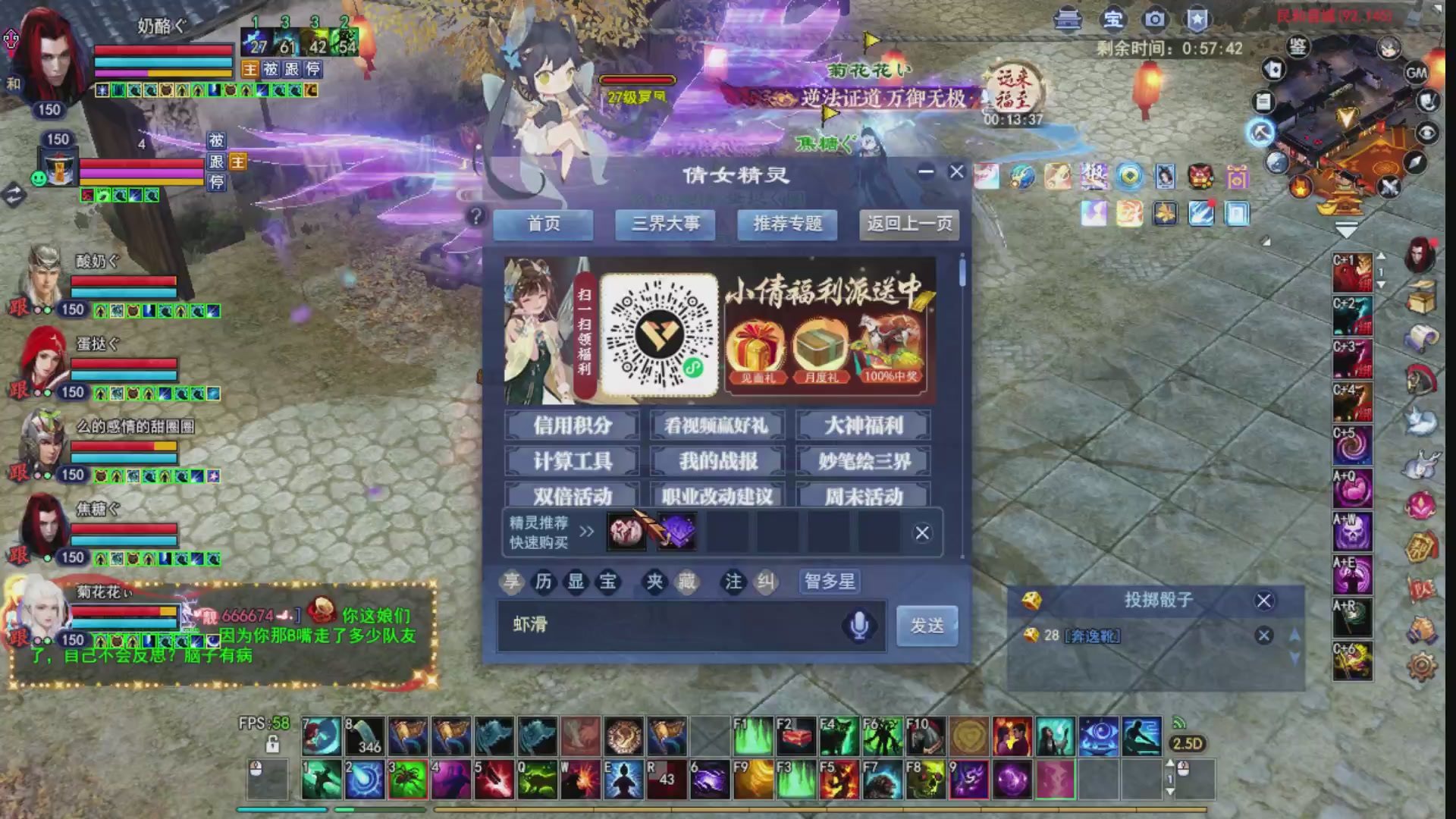Click the 返回上一页 button
This screenshot has height=819, width=1456.
click(908, 224)
